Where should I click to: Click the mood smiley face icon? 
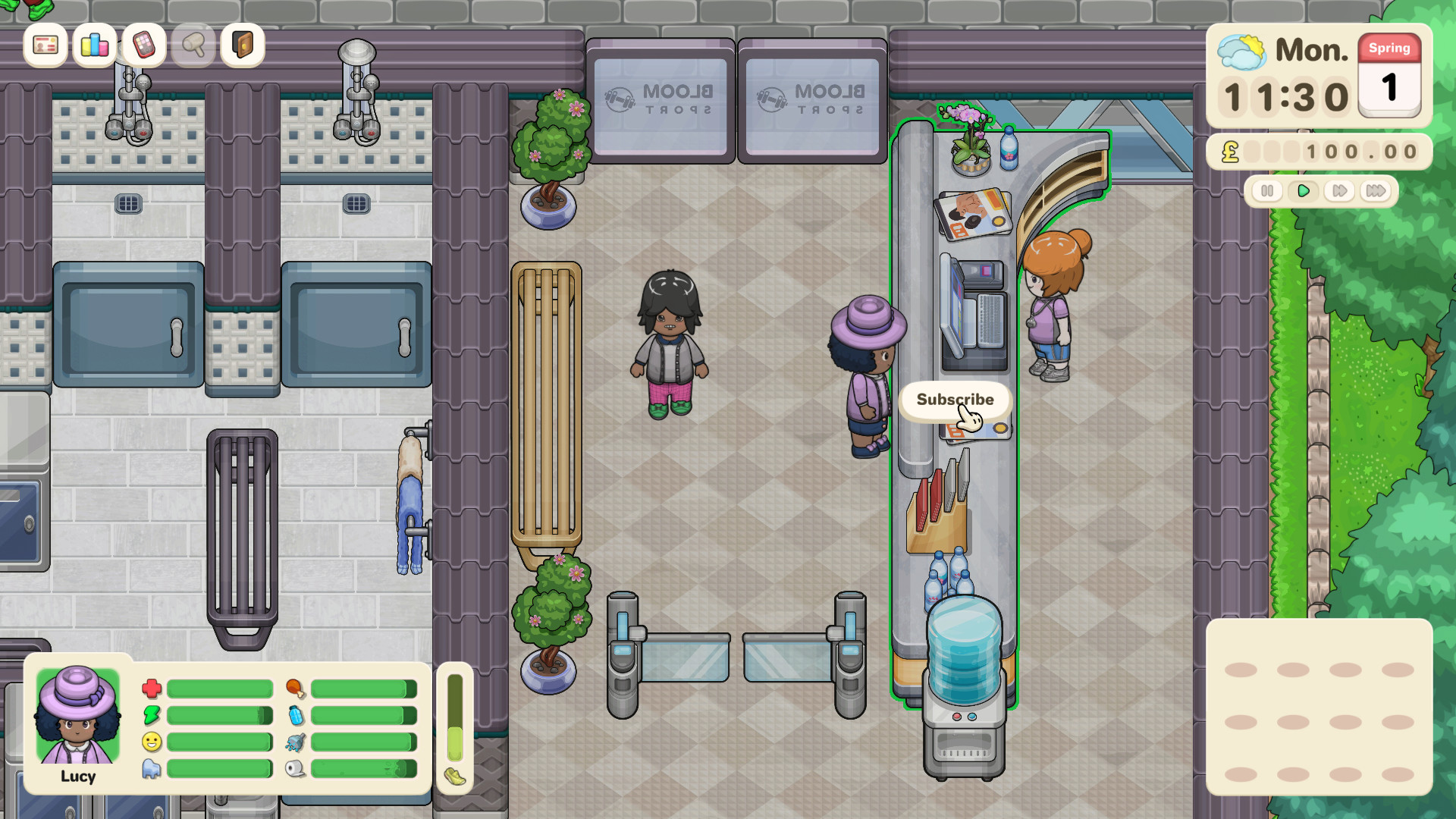click(151, 743)
